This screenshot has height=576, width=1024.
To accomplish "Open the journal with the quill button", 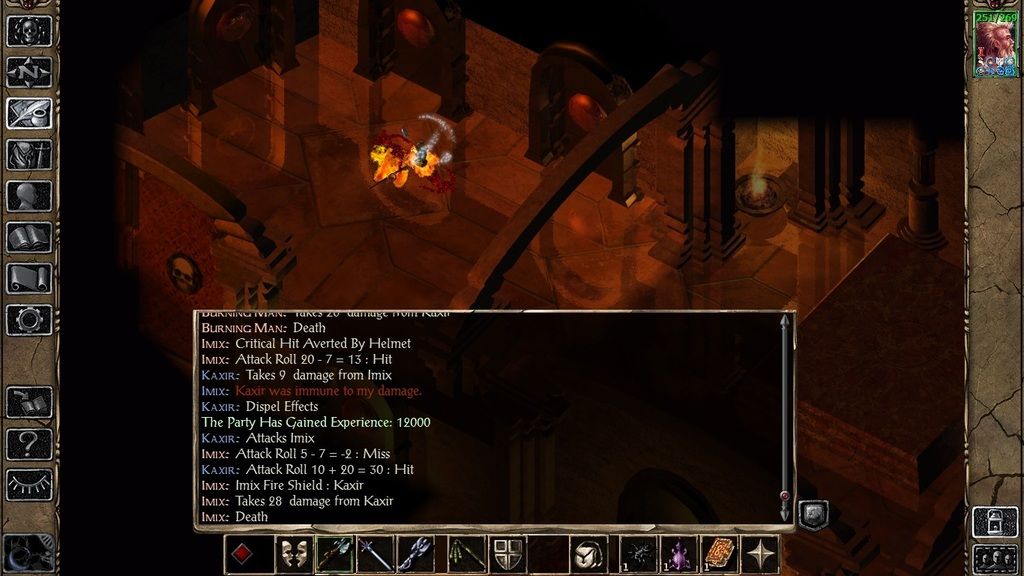I will [x=29, y=113].
